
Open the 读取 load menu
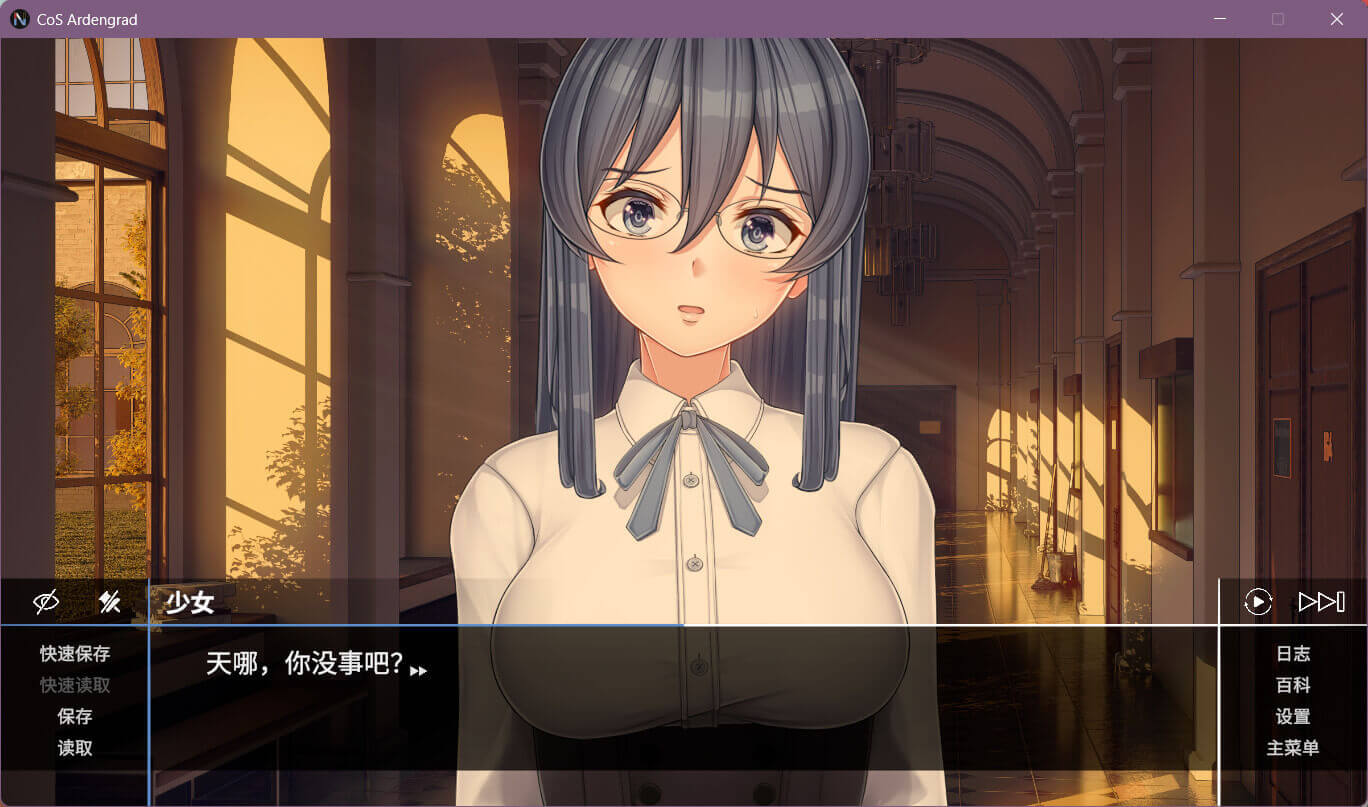click(75, 748)
